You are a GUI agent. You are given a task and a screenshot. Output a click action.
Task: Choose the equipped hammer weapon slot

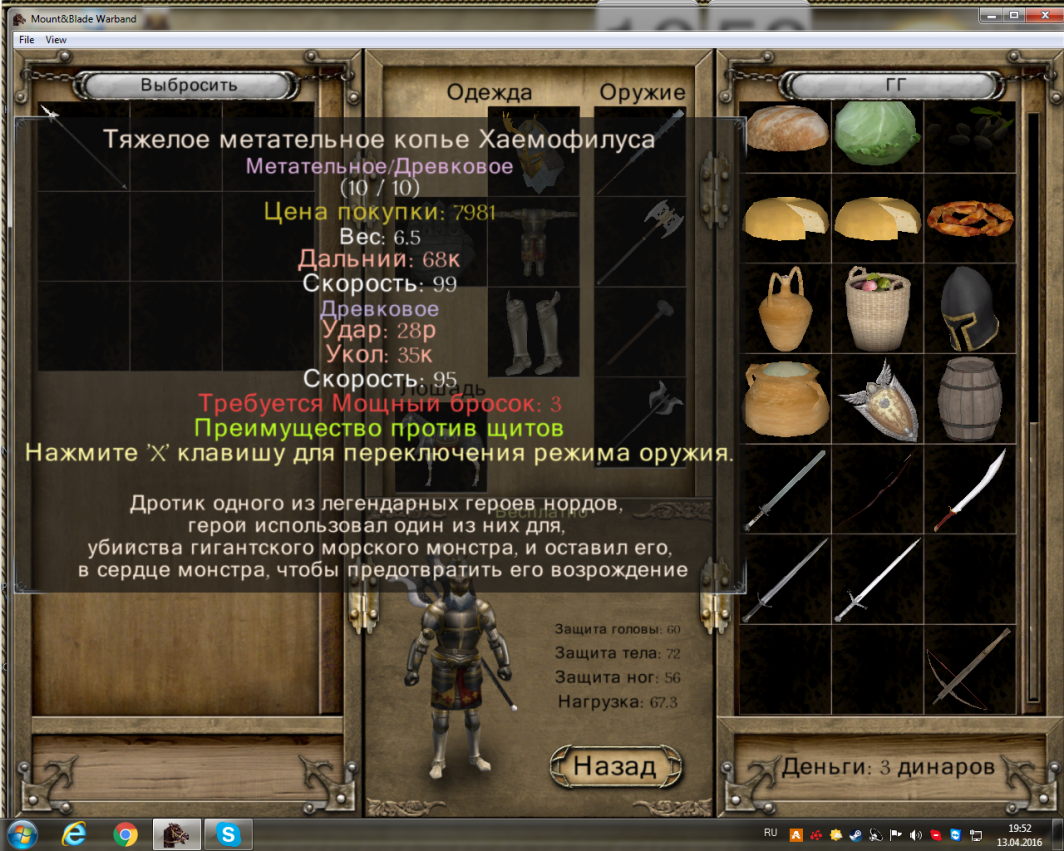coord(640,332)
